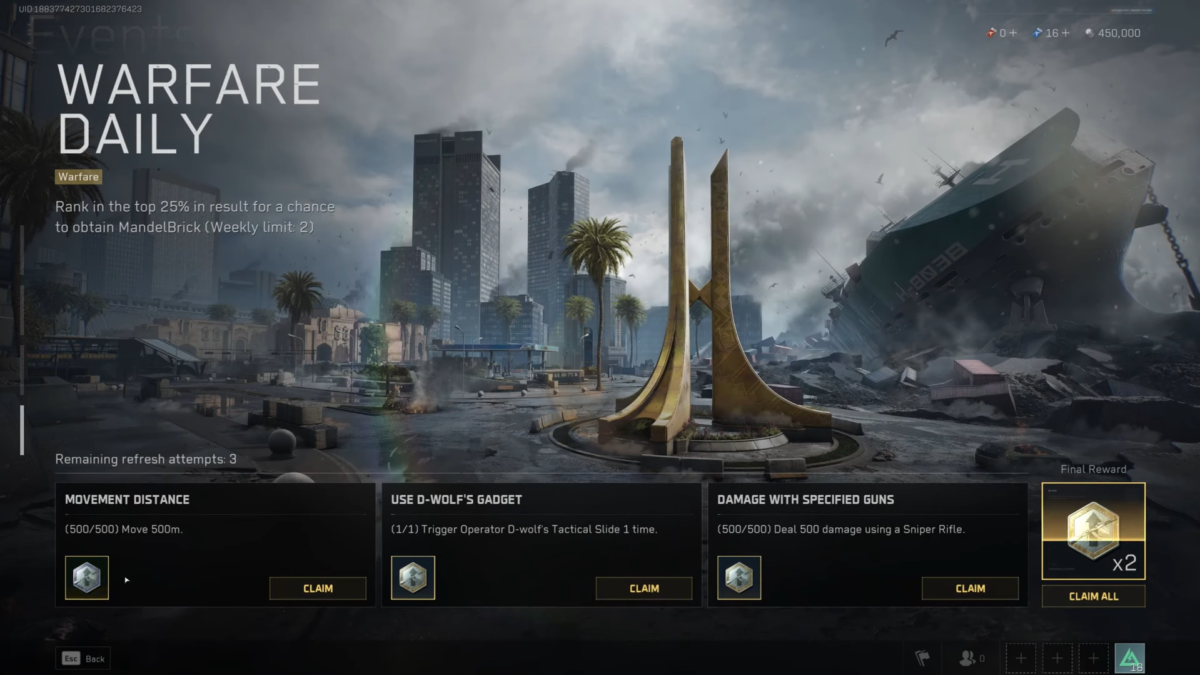Claim all rewards with Claim All
The width and height of the screenshot is (1200, 675).
(x=1093, y=596)
